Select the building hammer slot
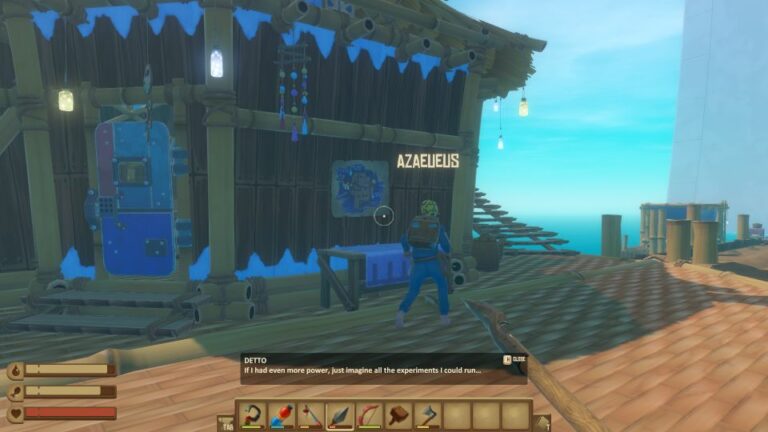 (399, 415)
